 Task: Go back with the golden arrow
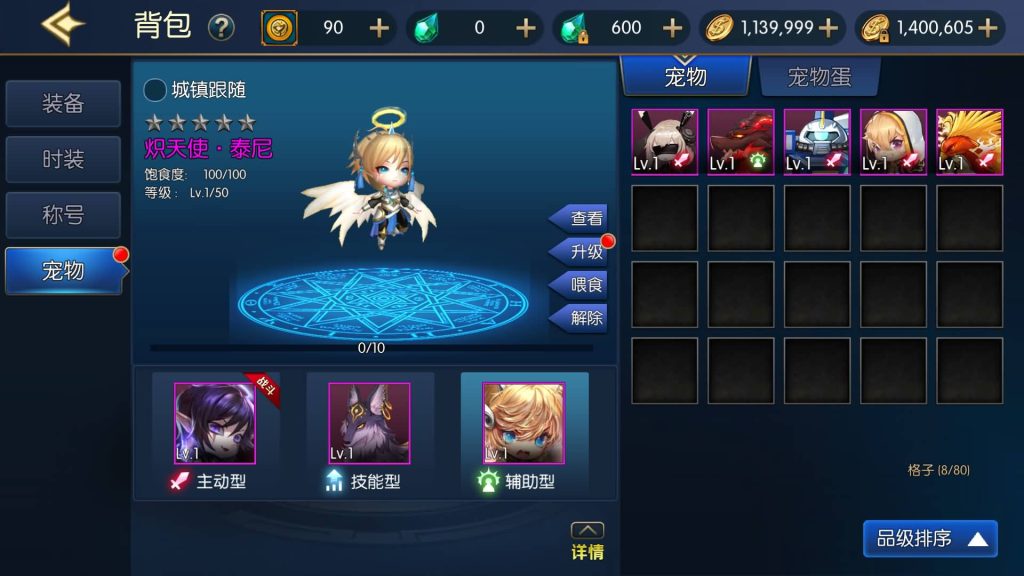click(62, 25)
